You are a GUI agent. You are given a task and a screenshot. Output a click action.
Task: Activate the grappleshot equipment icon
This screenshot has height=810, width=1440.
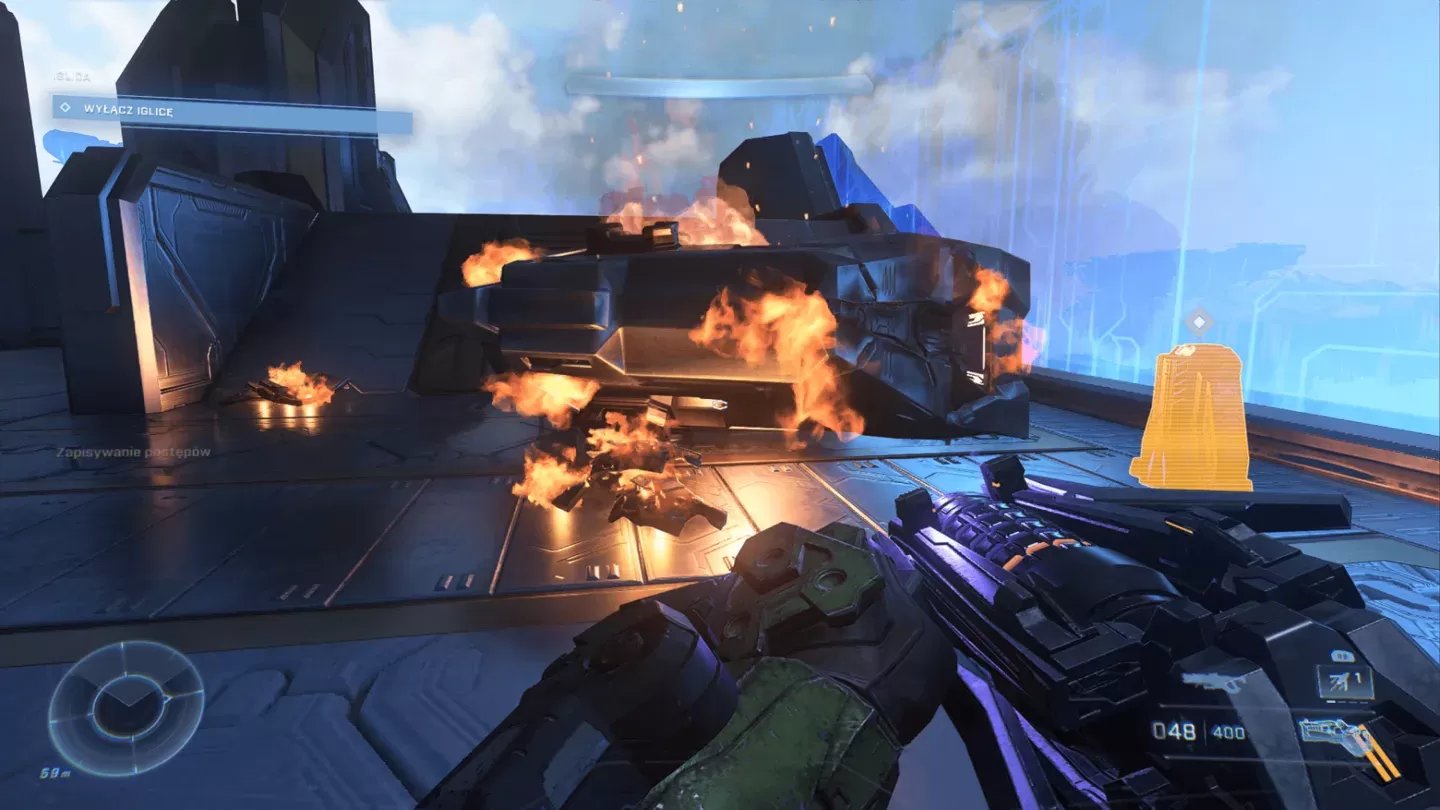pos(1344,682)
